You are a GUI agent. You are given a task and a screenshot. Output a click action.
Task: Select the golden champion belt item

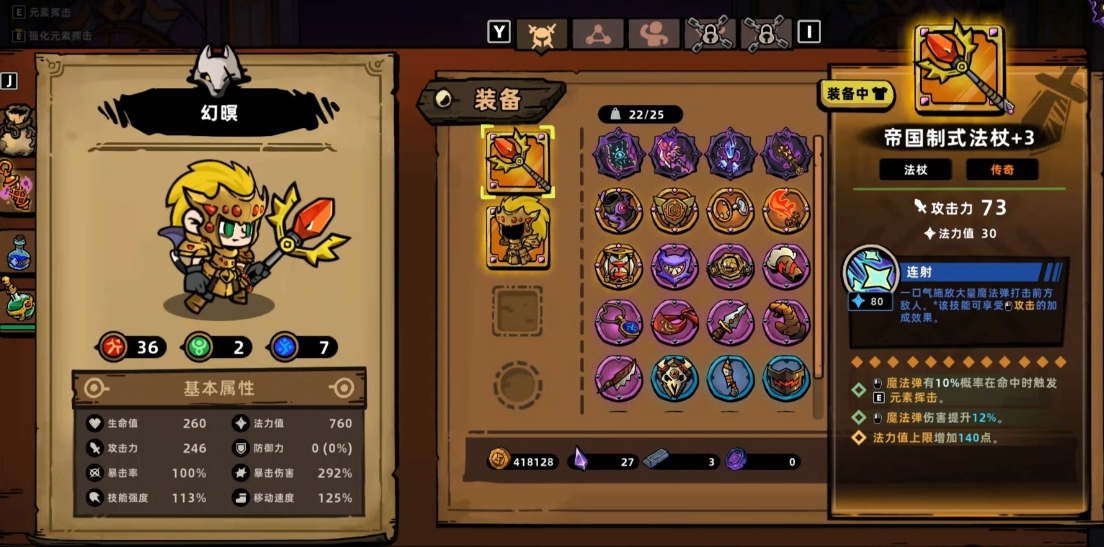point(731,267)
